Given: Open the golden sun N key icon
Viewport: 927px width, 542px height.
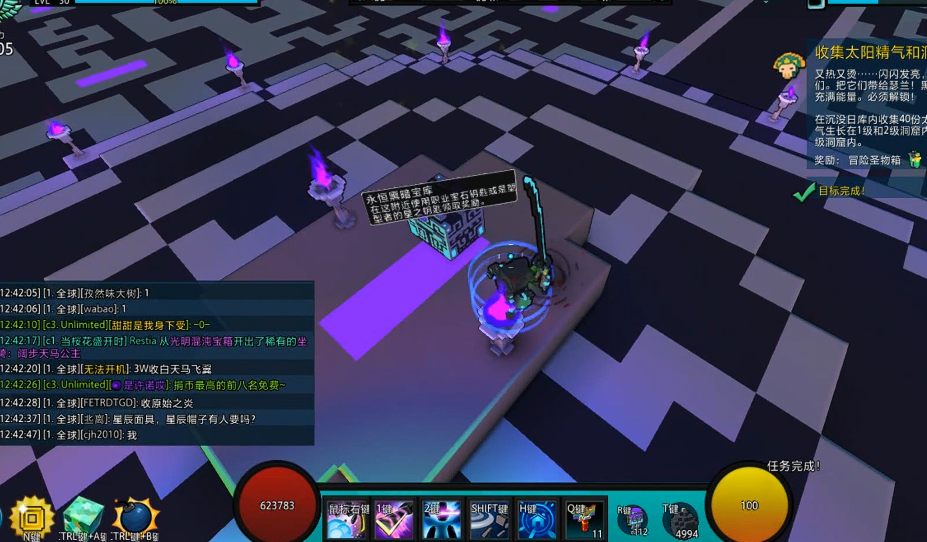Looking at the screenshot, I should [33, 518].
